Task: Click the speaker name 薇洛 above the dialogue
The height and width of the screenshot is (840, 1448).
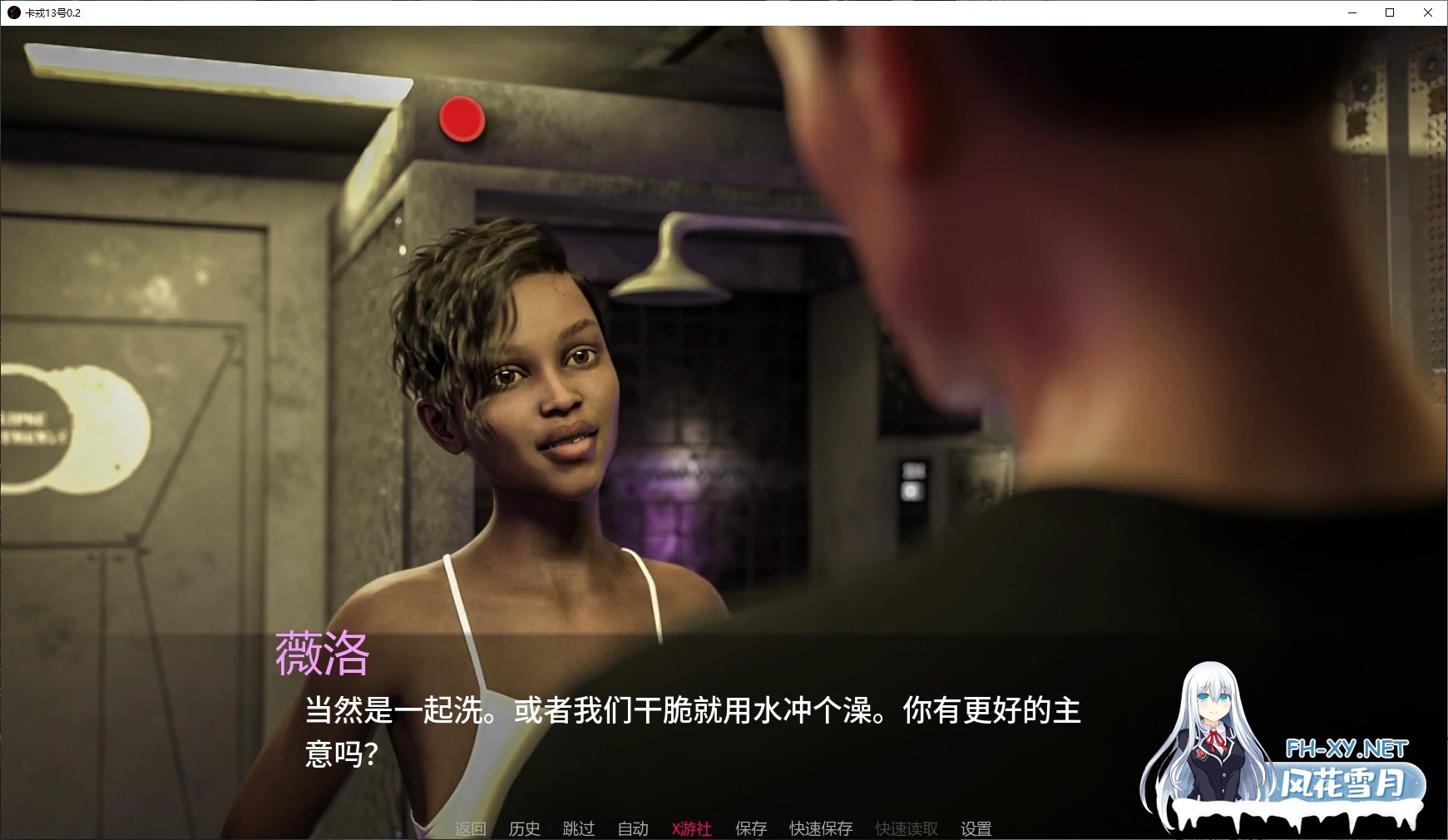Action: pyautogui.click(x=324, y=656)
